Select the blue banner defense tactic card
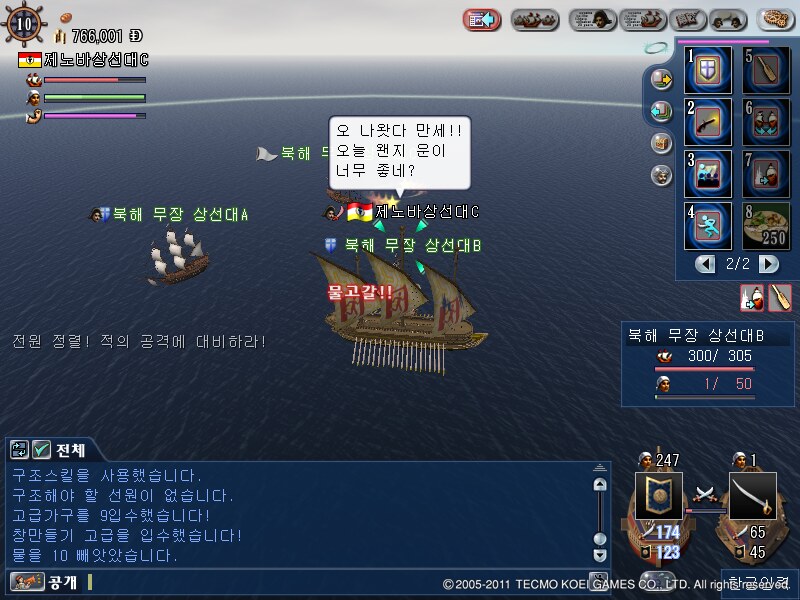Image resolution: width=800 pixels, height=600 pixels. coord(659,496)
